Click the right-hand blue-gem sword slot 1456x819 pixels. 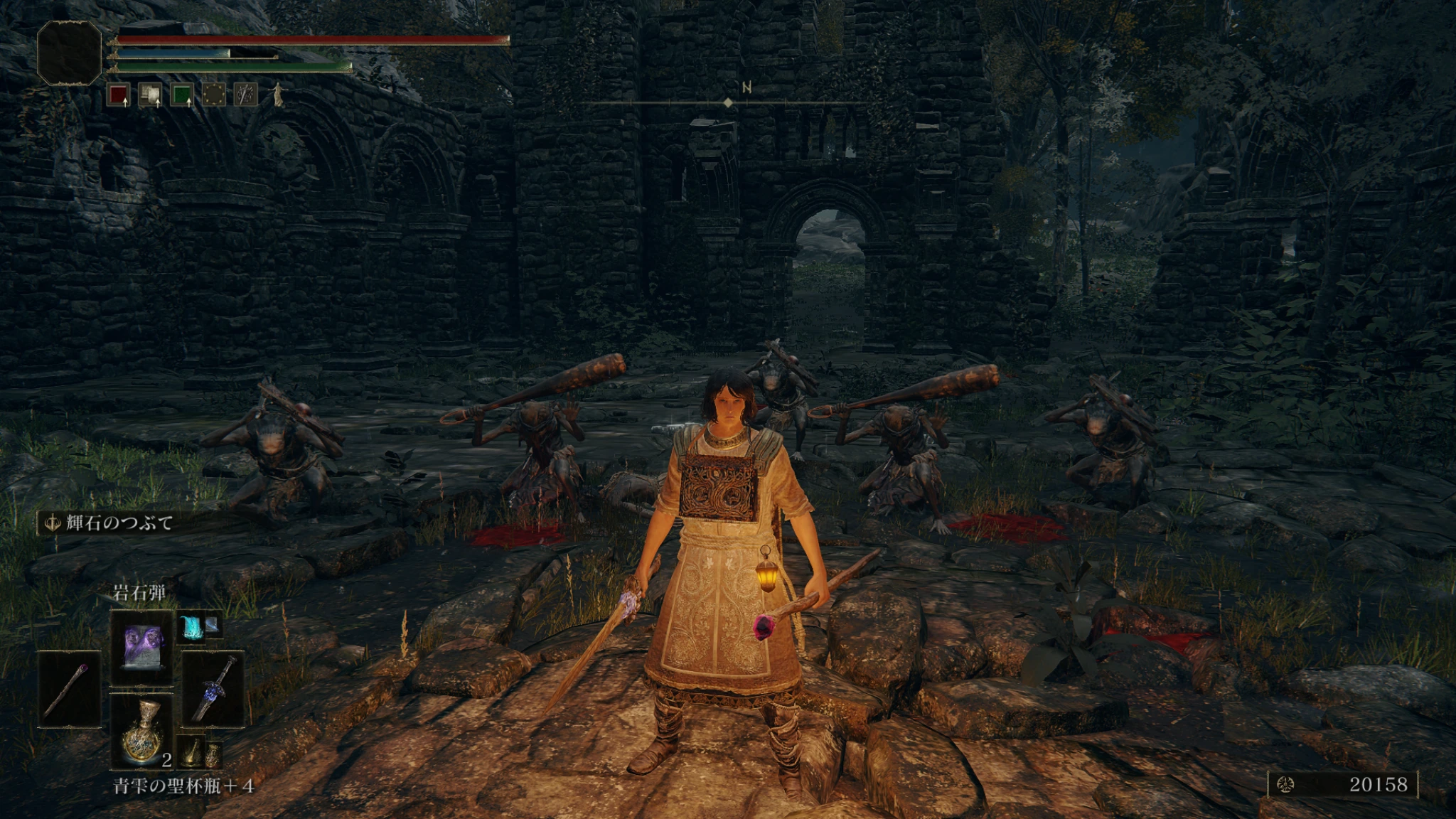(x=213, y=688)
